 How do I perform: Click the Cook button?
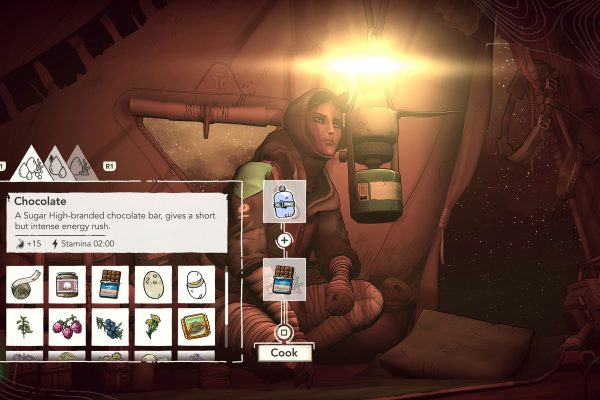coord(283,352)
